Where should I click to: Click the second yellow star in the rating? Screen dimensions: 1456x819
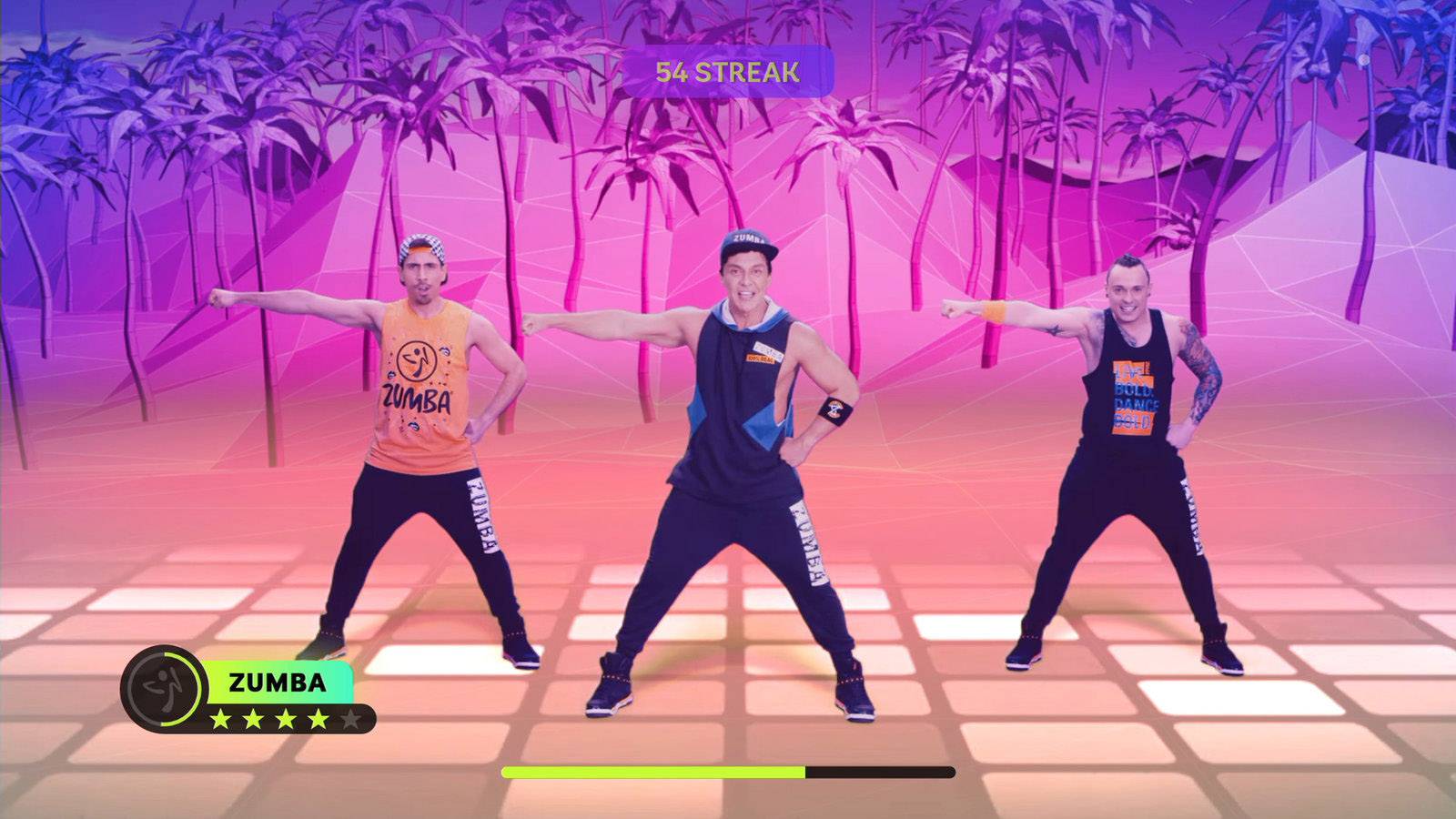253,718
